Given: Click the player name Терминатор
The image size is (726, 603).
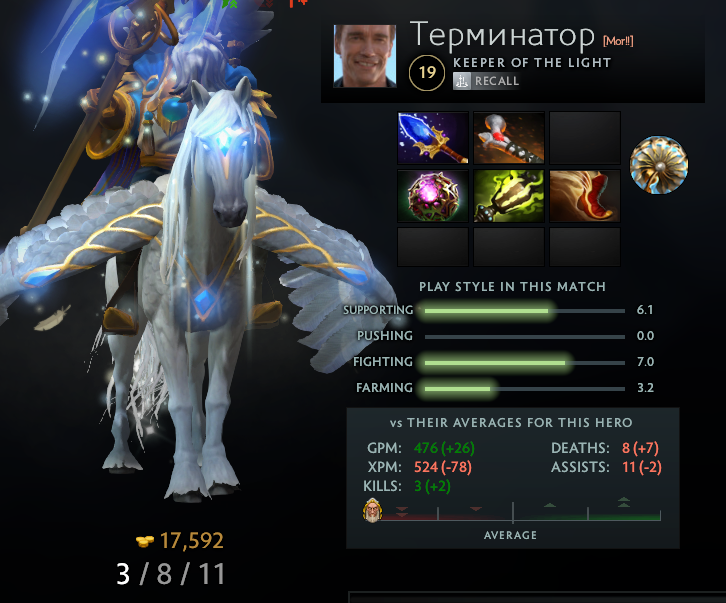Looking at the screenshot, I should (502, 35).
